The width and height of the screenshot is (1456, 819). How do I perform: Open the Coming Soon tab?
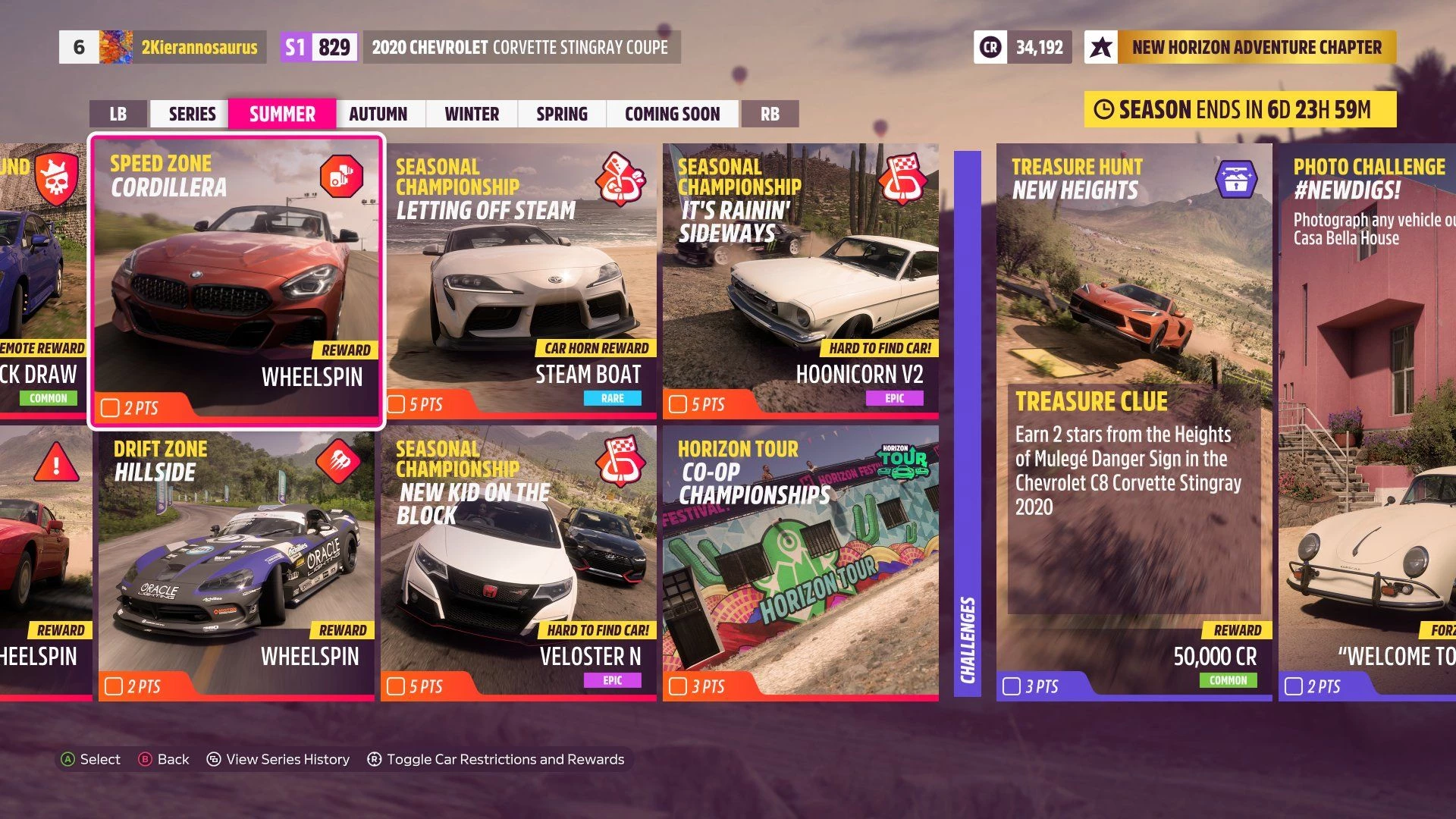click(672, 114)
